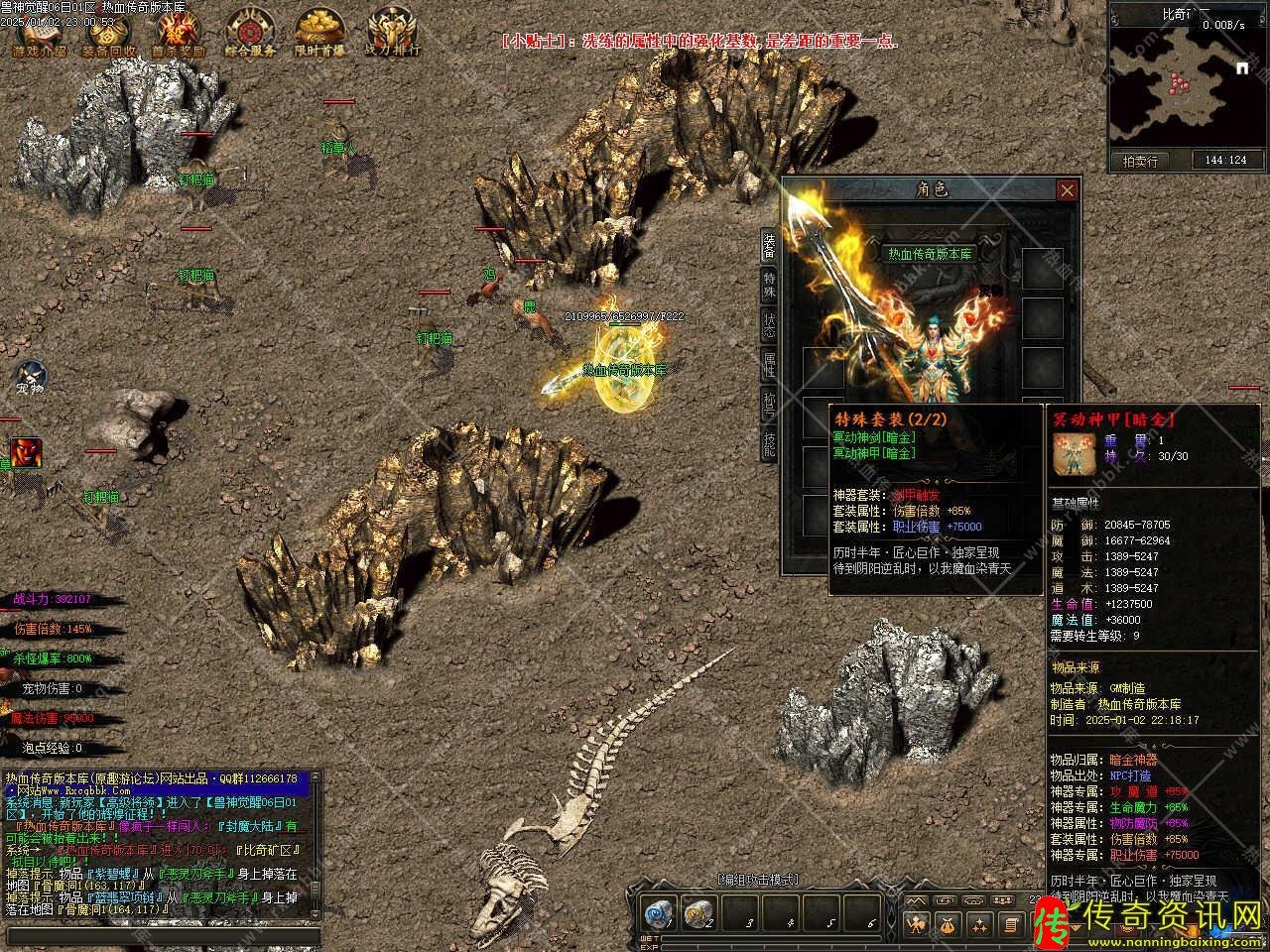Click the 拍卖行 auction house button
This screenshot has height=952, width=1270.
pos(1140,161)
